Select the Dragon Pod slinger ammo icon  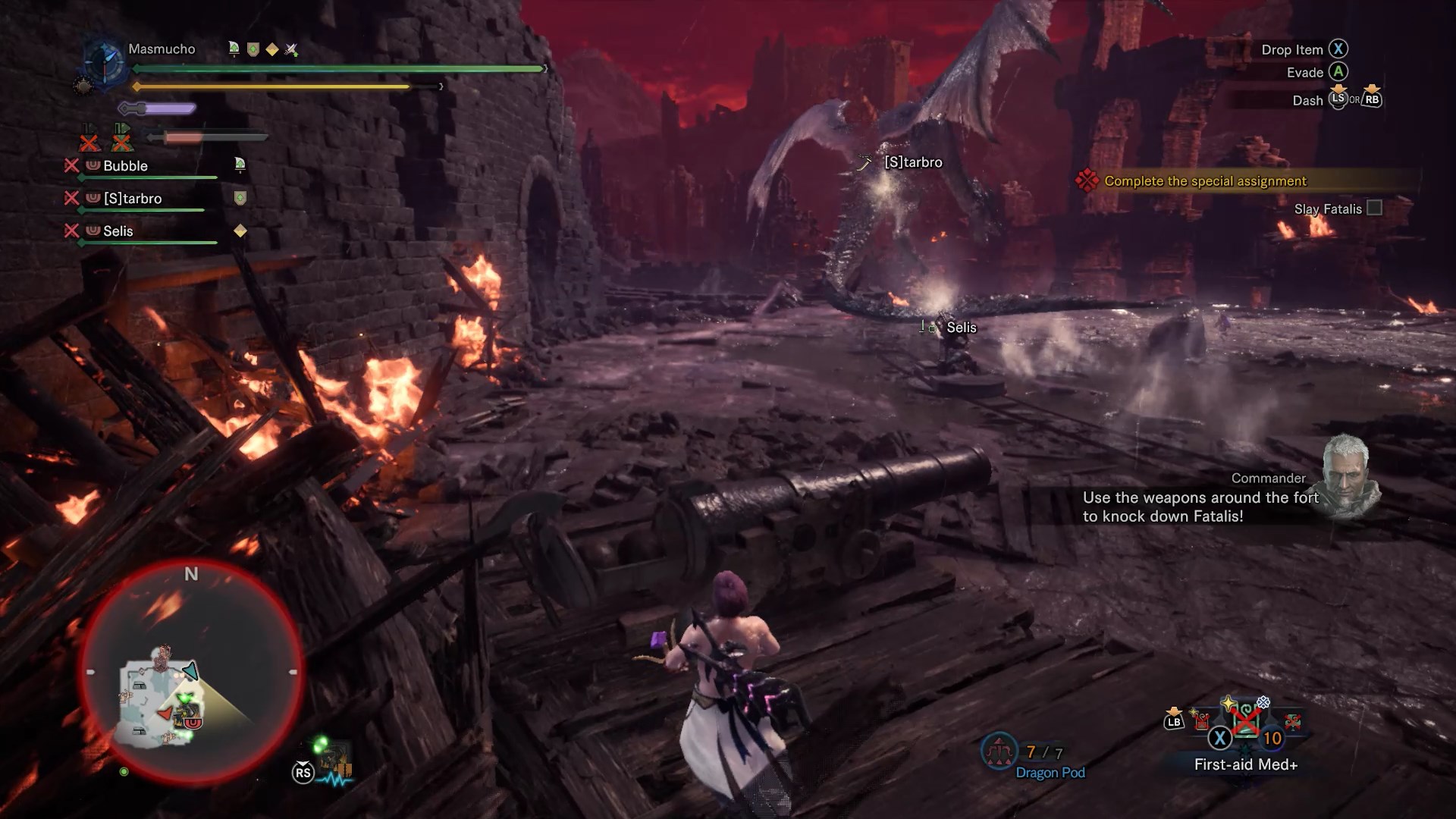[999, 752]
